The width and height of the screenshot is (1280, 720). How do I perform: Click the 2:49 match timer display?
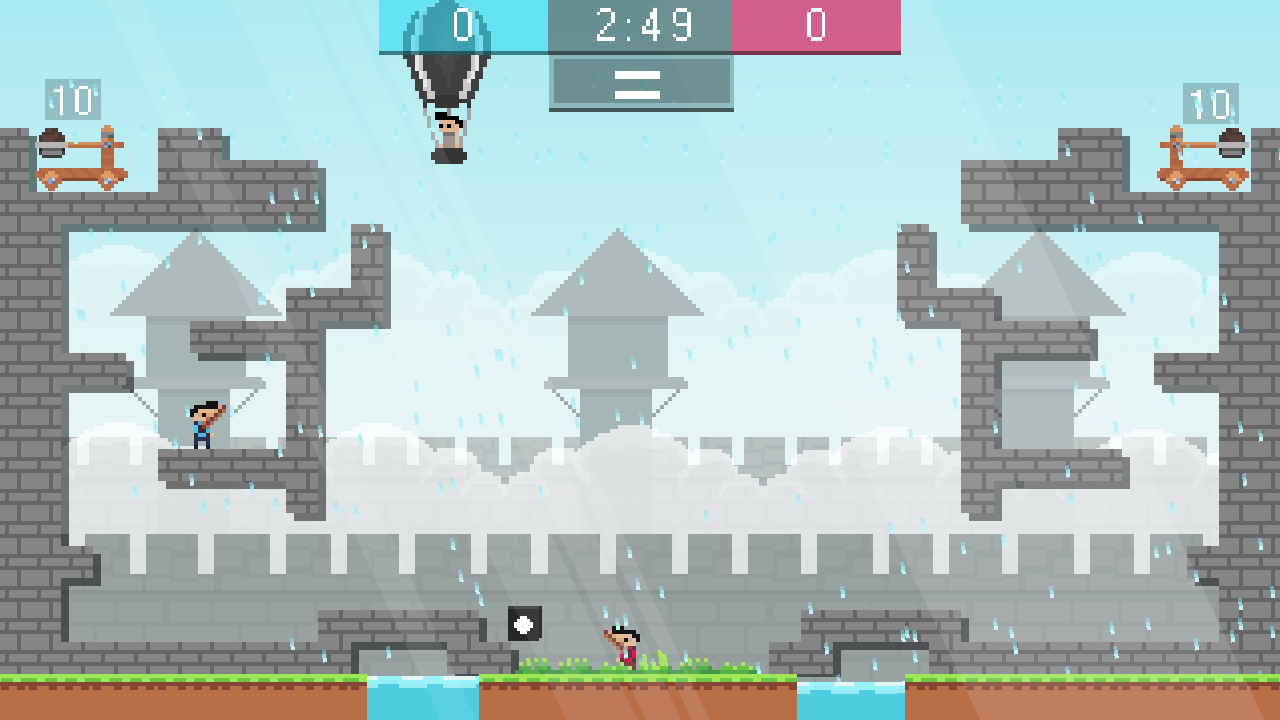639,27
